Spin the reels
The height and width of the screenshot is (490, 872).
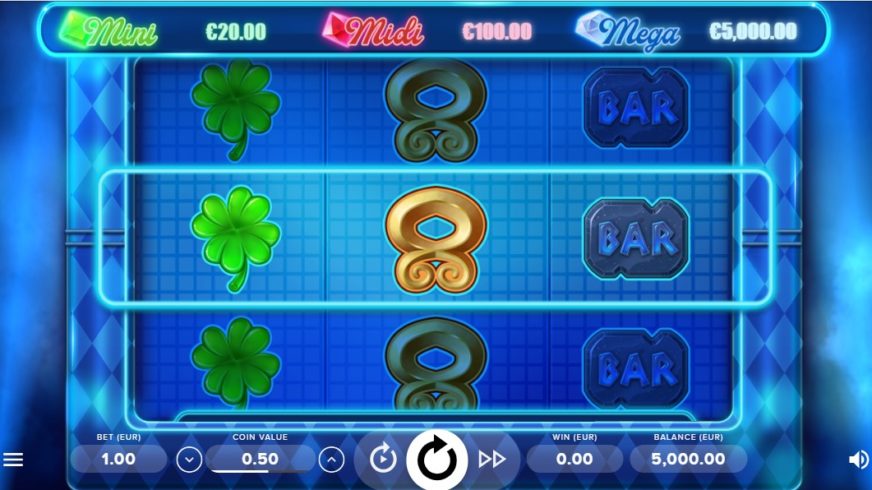436,459
